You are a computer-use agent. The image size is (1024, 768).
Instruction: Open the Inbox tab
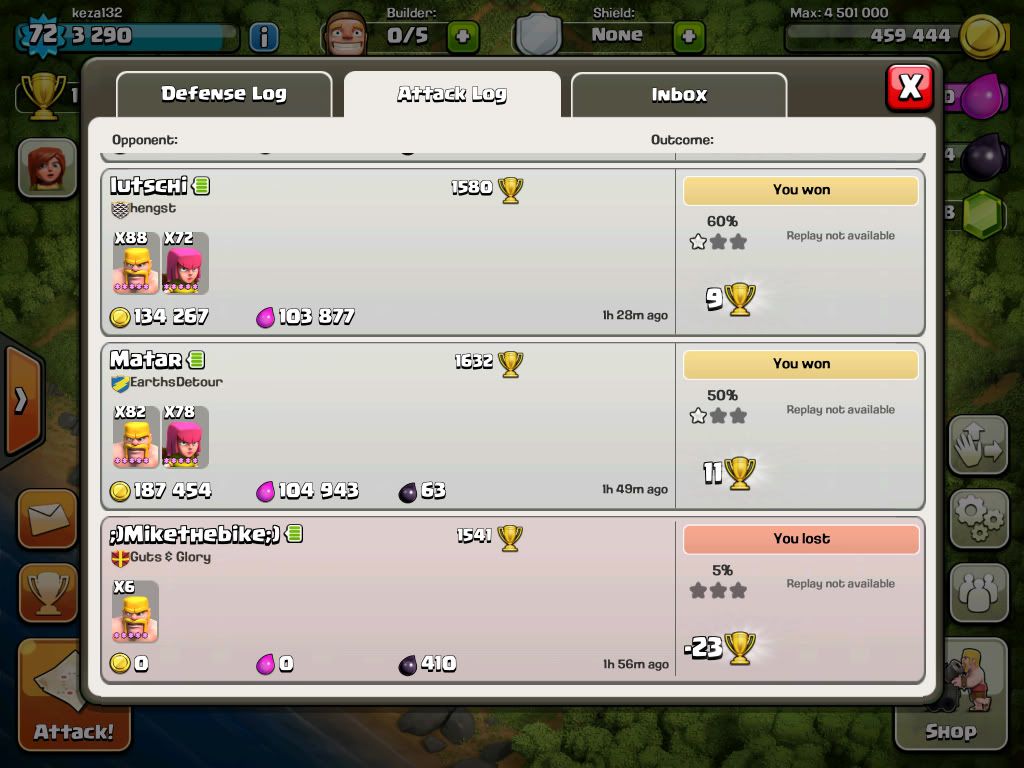[x=679, y=95]
